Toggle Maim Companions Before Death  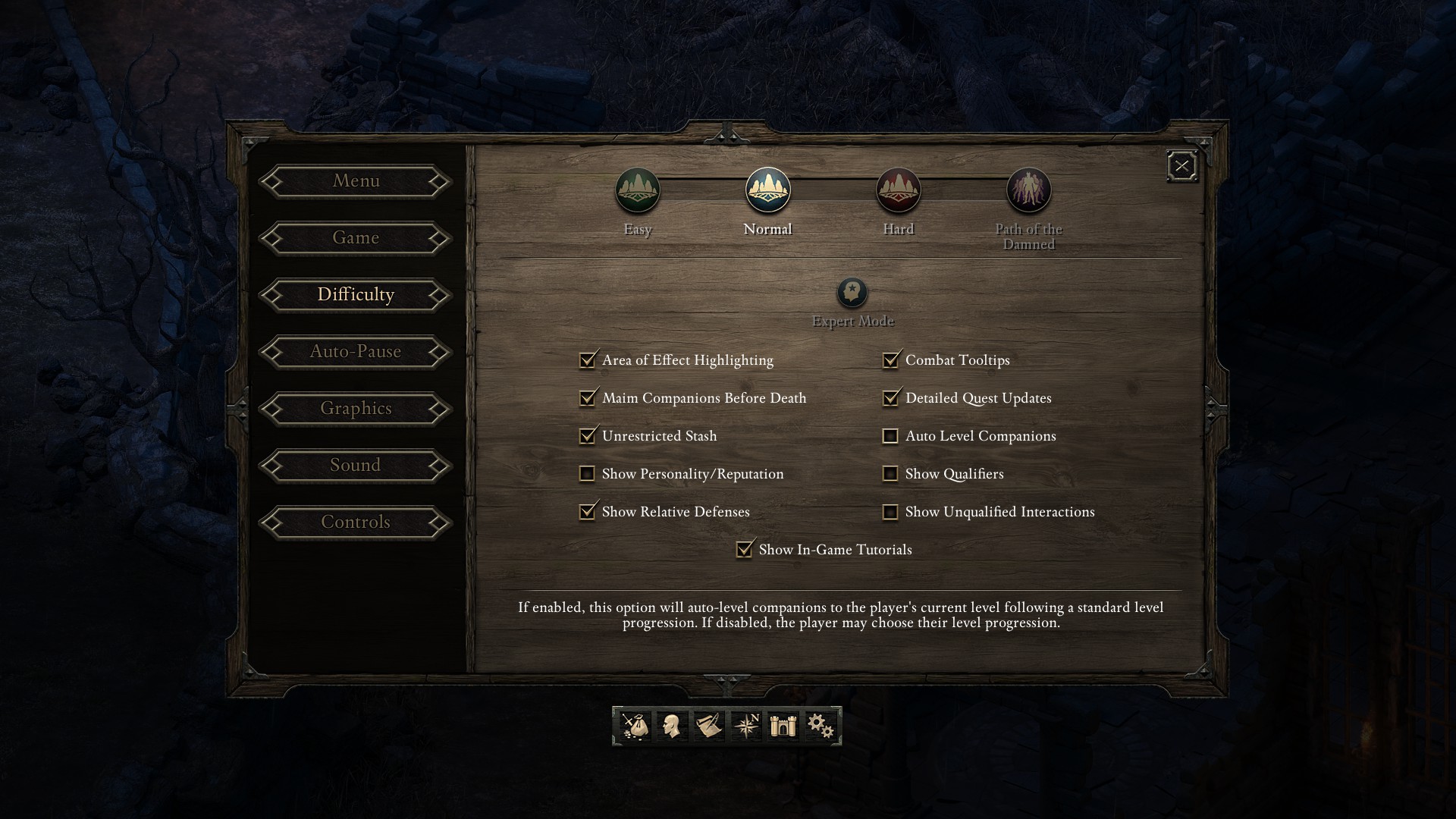point(588,398)
